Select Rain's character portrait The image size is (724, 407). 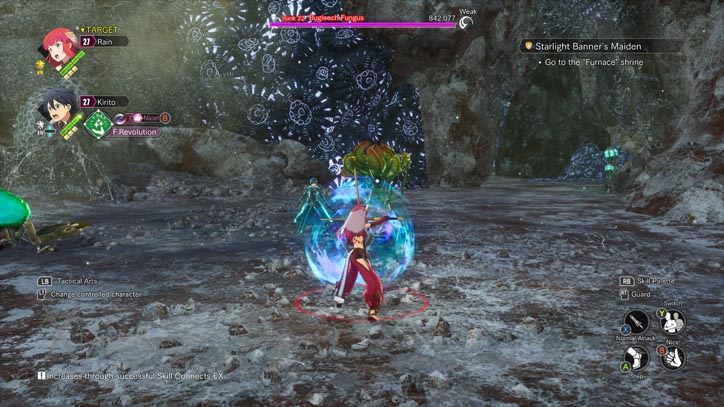[59, 46]
